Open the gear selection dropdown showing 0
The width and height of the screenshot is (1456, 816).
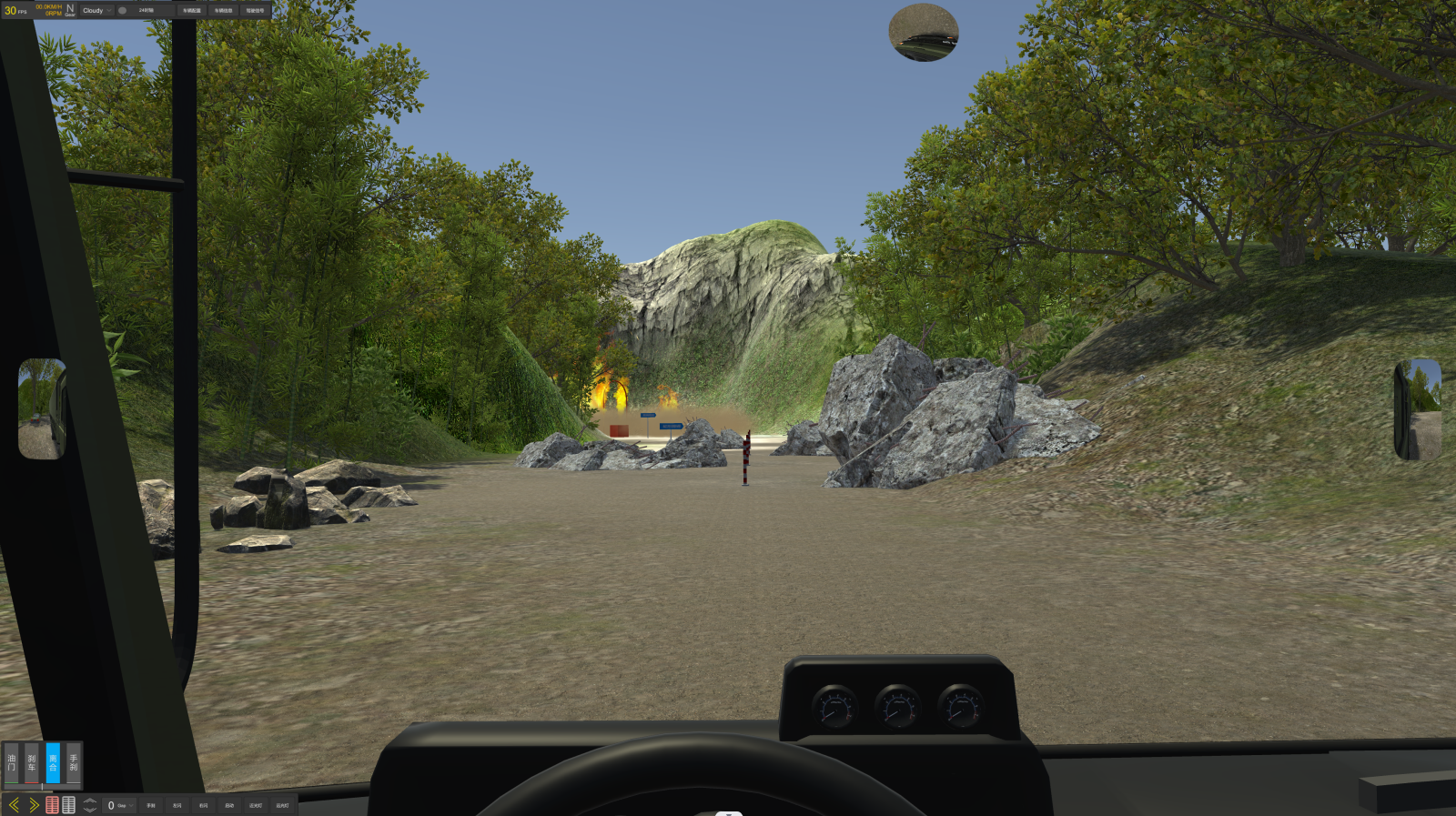click(x=120, y=805)
